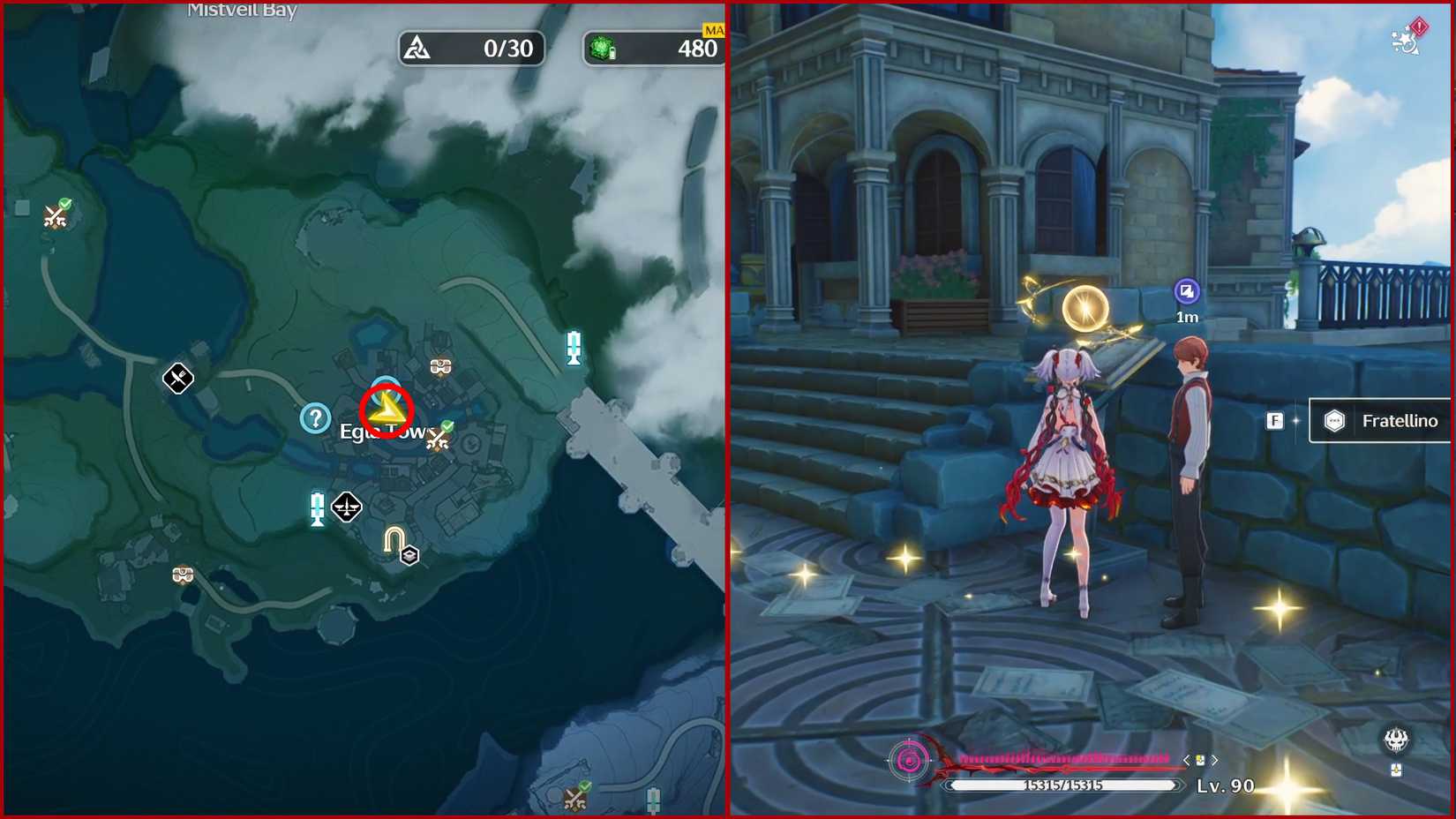
Task: Open the blue question mark marker near Egia Tower
Action: pos(316,418)
